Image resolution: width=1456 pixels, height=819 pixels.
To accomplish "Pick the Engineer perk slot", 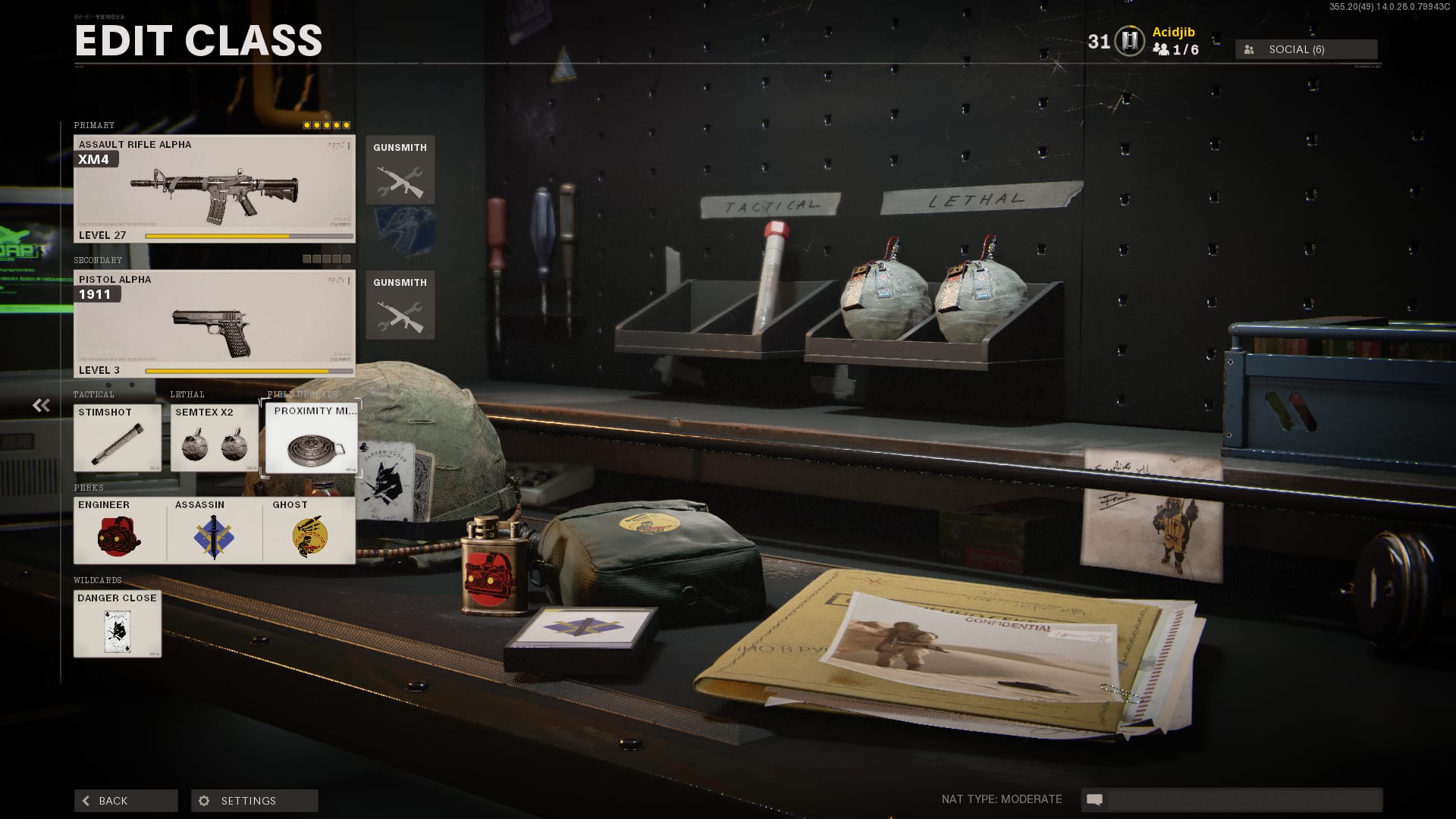I will [x=119, y=530].
